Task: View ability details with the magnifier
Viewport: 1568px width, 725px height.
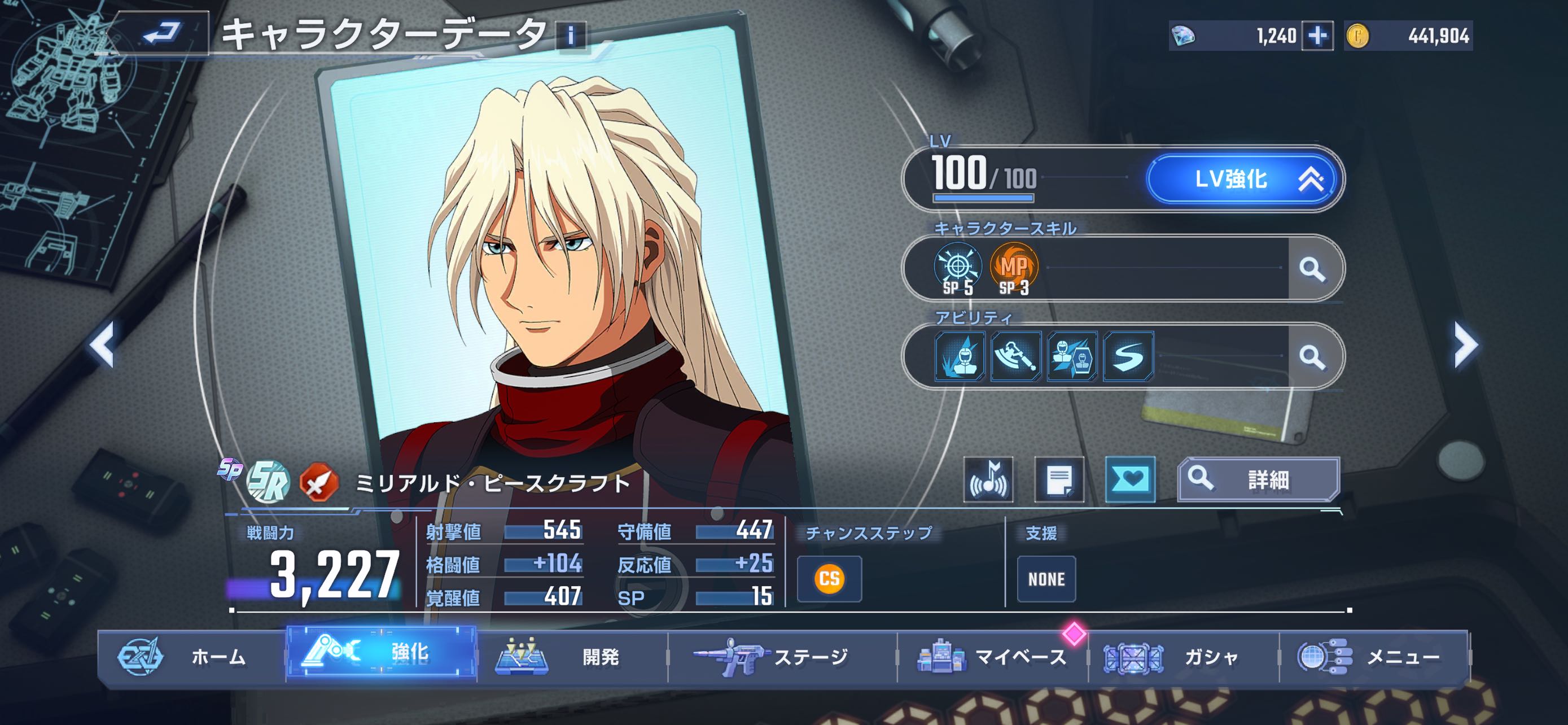Action: click(1312, 357)
